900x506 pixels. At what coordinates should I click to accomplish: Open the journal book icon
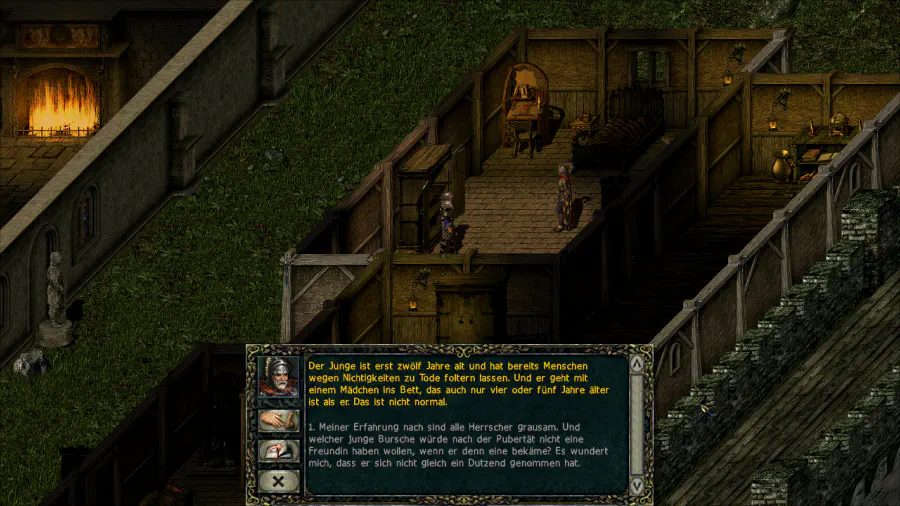click(x=278, y=451)
